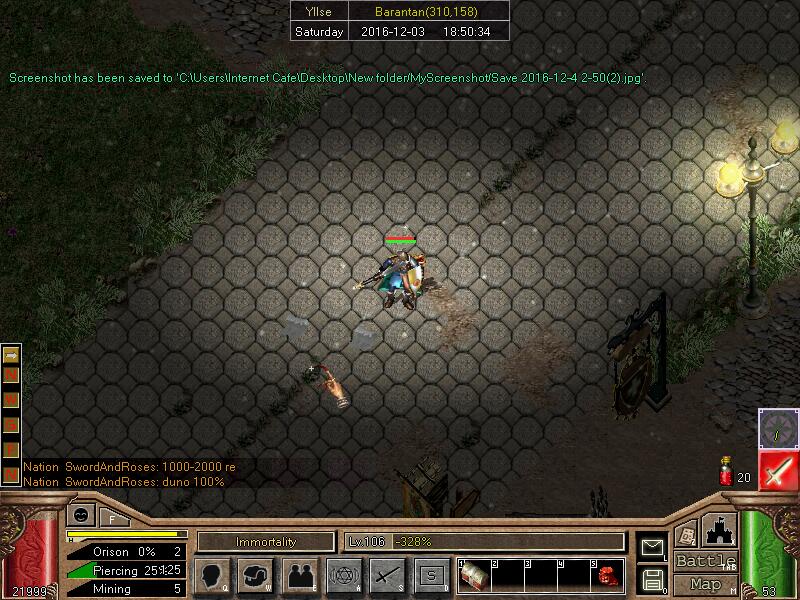800x600 pixels.
Task: Open the crossed sword skill button
Action: click(387, 575)
